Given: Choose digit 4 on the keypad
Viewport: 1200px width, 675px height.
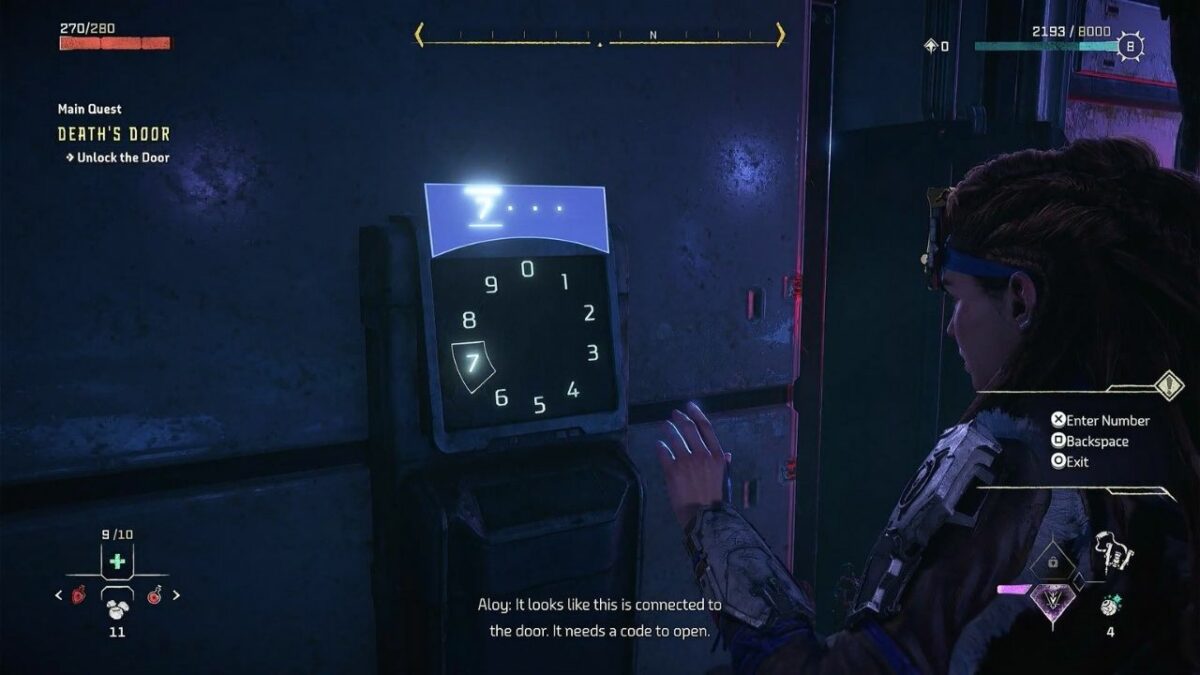Looking at the screenshot, I should point(572,389).
